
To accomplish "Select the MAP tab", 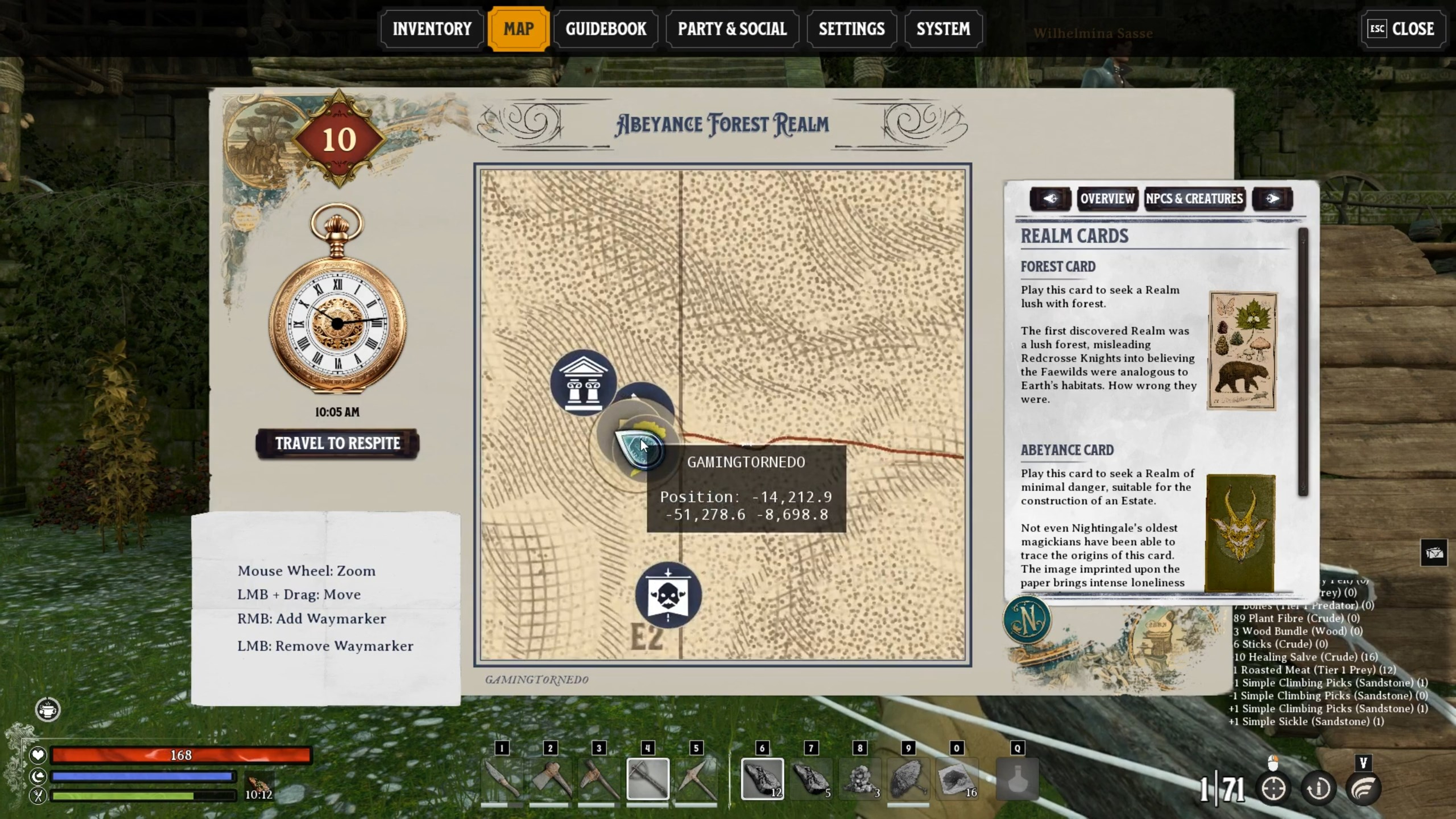I will pos(518,29).
